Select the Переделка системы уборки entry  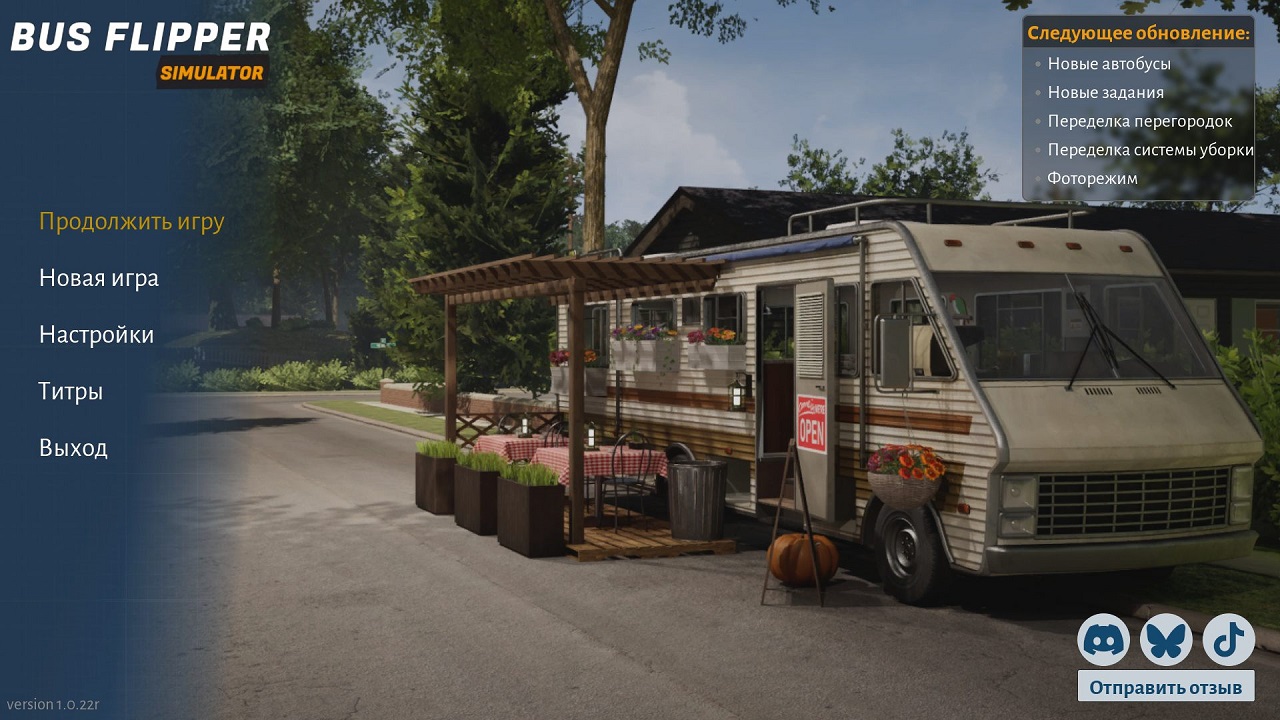pos(1150,149)
